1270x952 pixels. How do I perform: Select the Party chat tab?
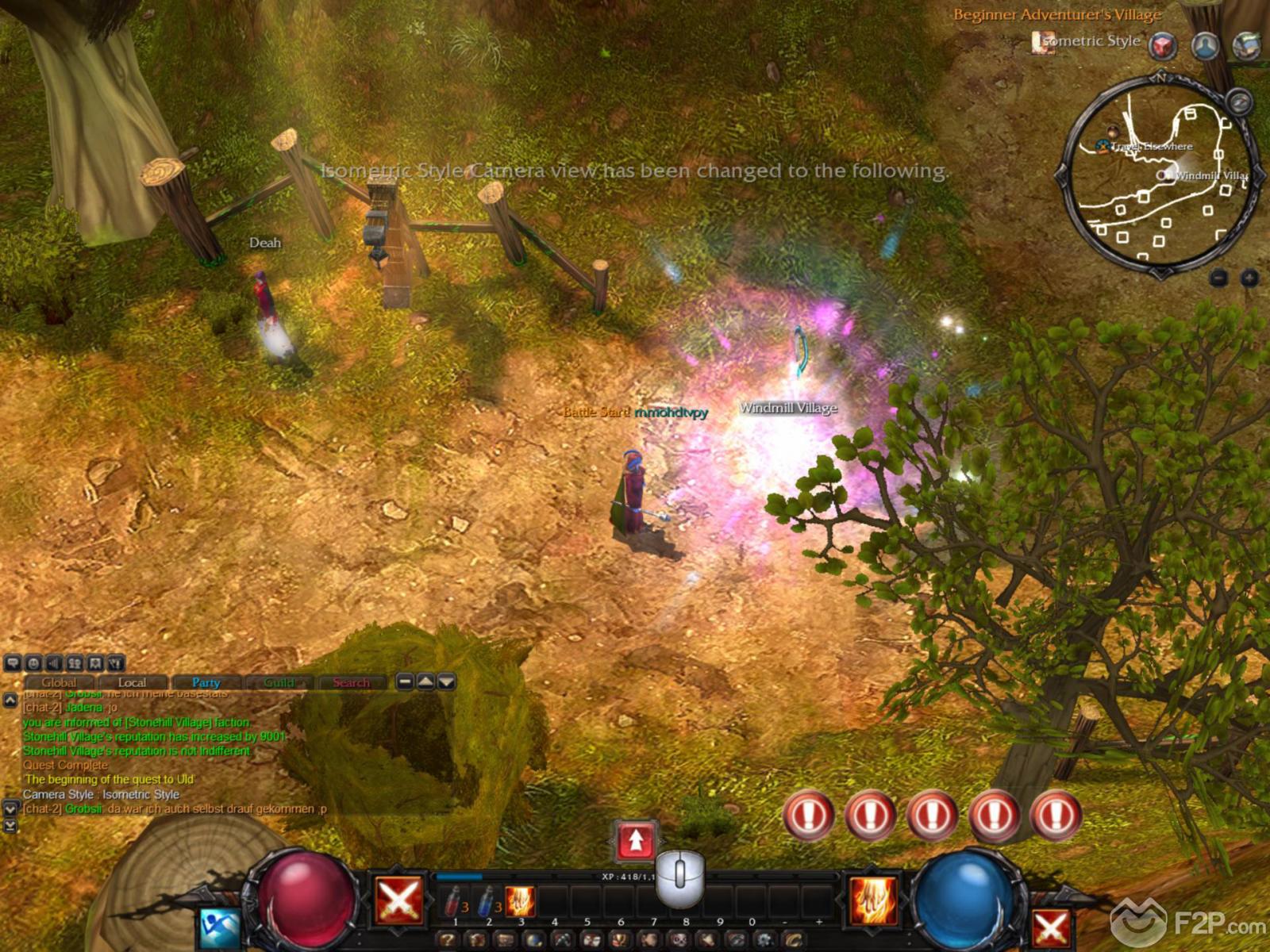[206, 682]
